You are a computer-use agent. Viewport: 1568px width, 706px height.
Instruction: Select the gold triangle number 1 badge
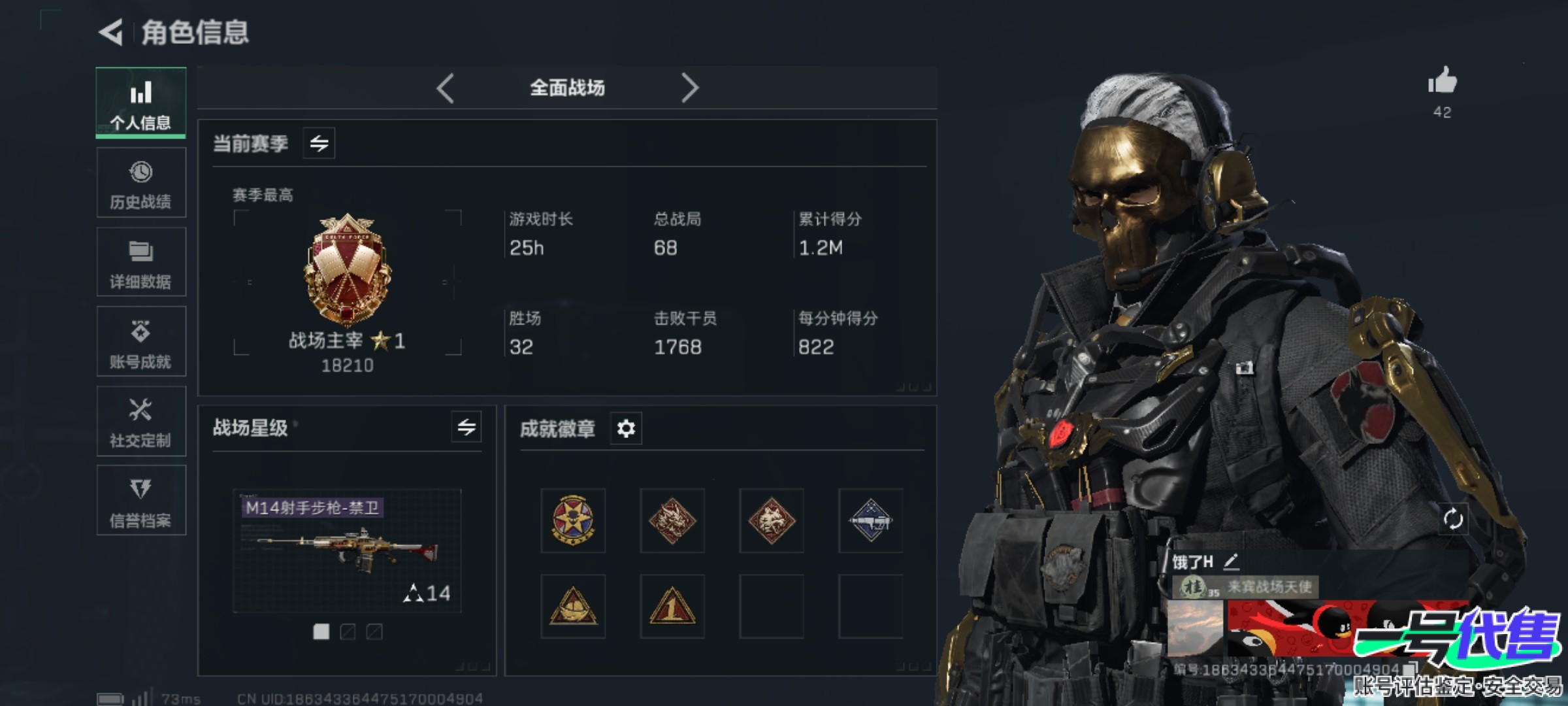pos(672,606)
